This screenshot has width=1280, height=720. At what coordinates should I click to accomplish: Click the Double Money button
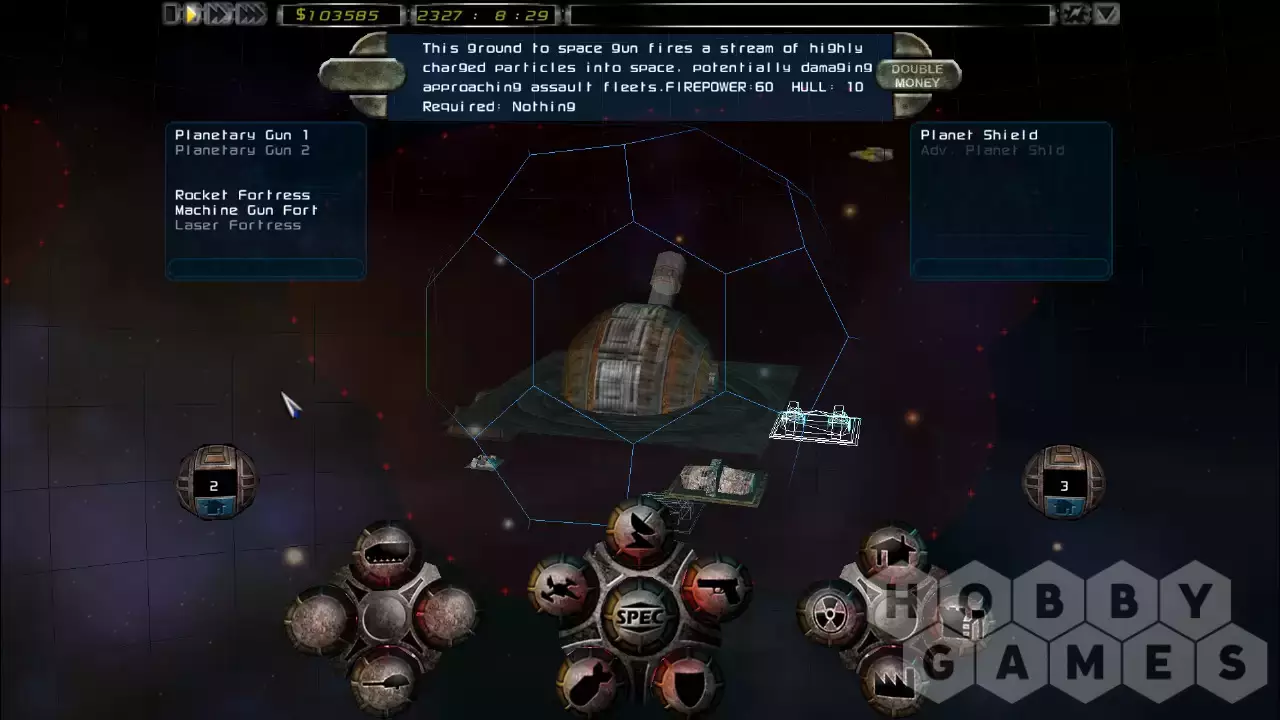click(x=917, y=76)
